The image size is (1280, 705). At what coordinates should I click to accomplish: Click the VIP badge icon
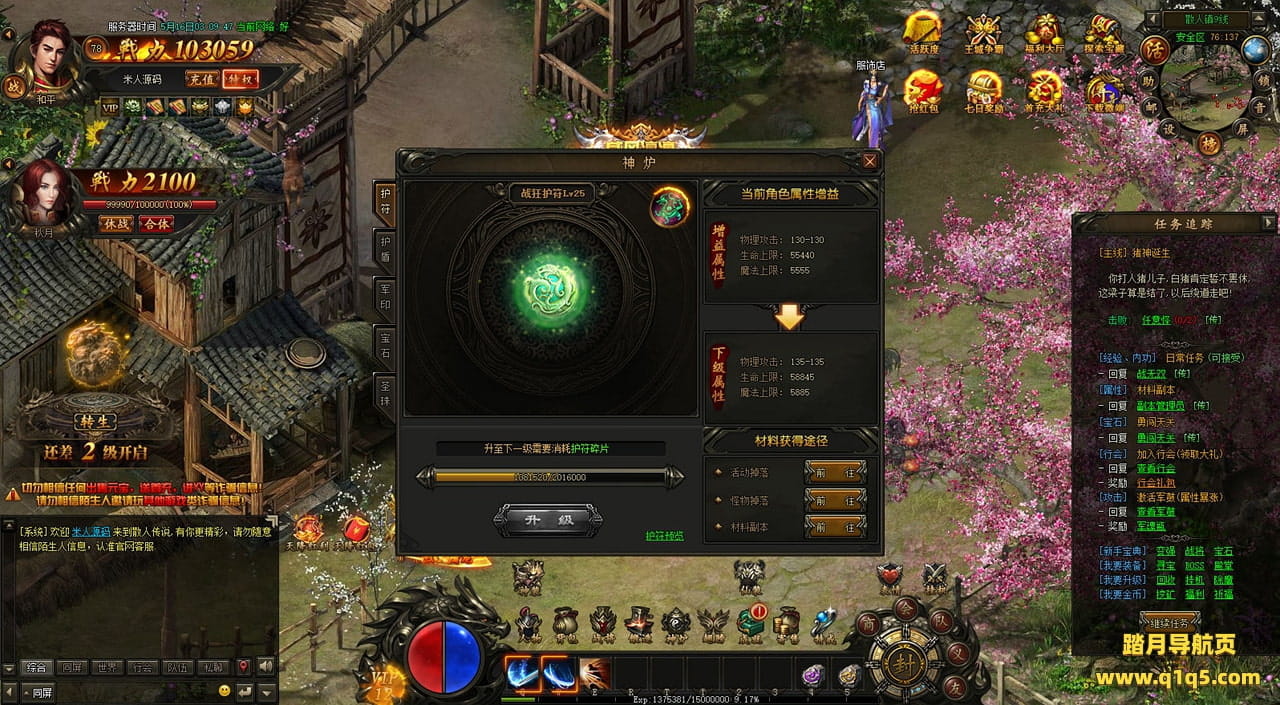coord(108,106)
